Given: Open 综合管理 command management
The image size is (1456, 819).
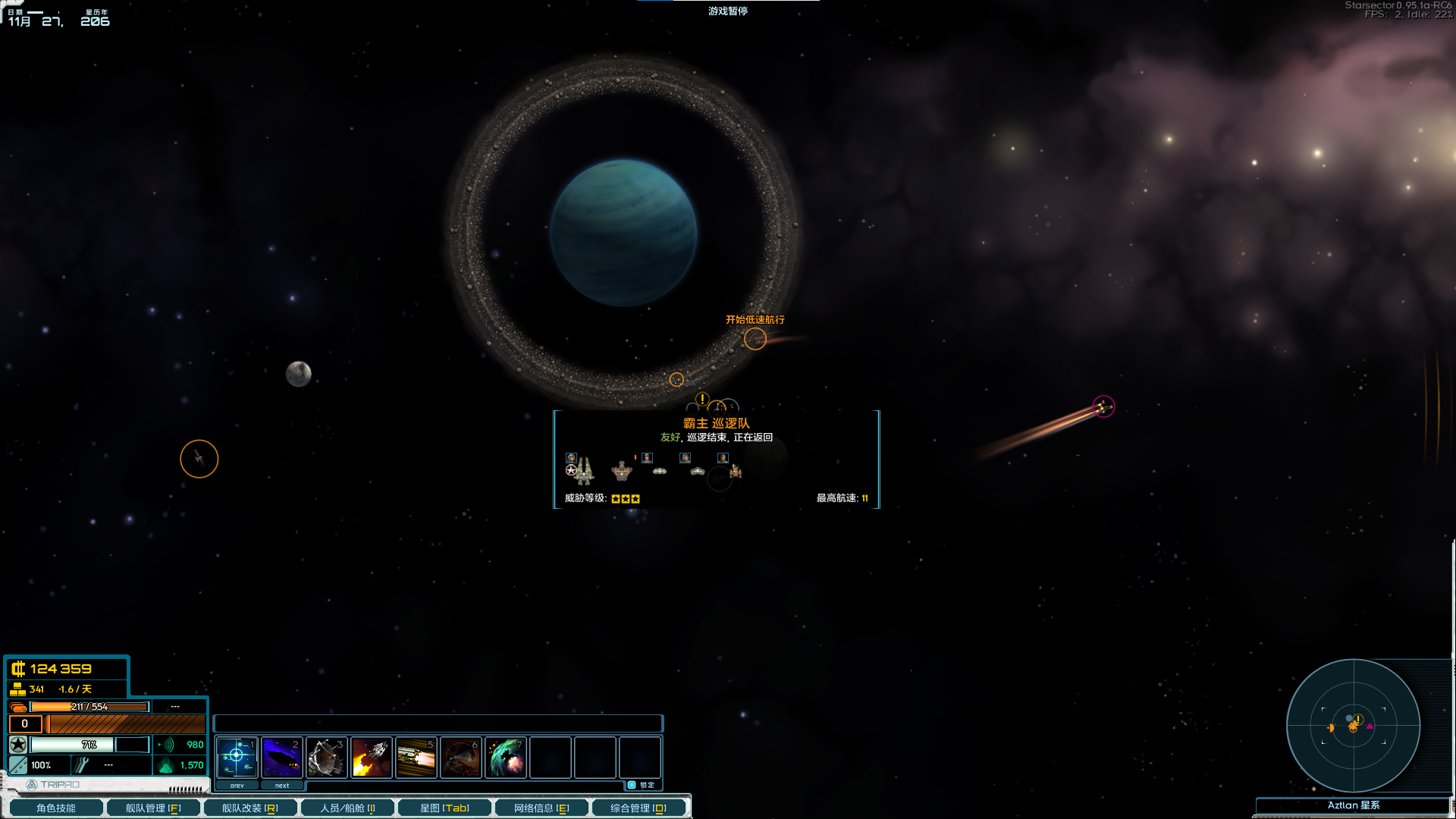Looking at the screenshot, I should click(x=639, y=808).
